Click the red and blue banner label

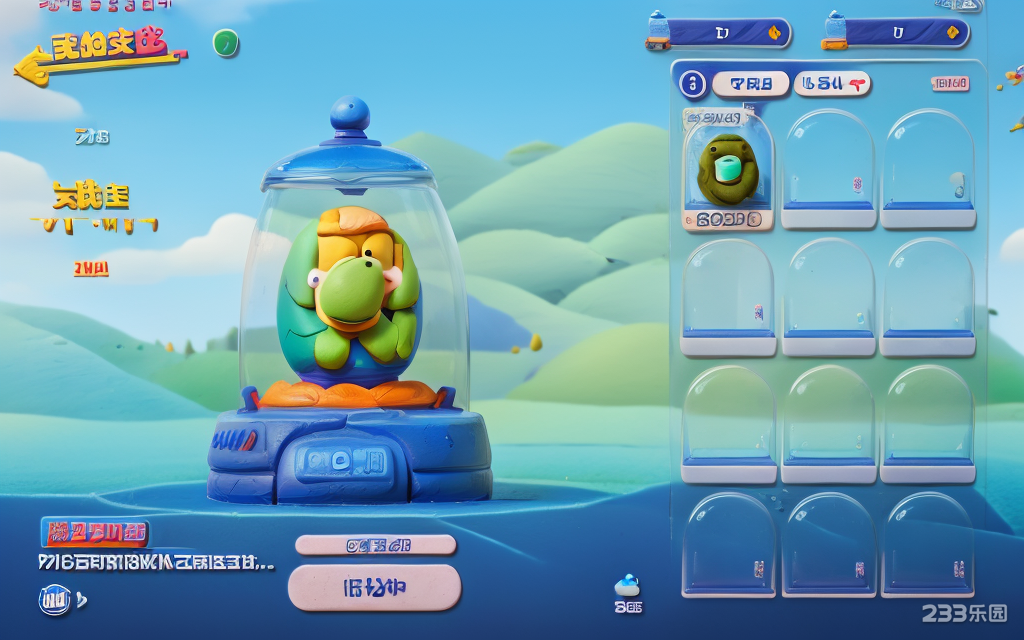95,532
